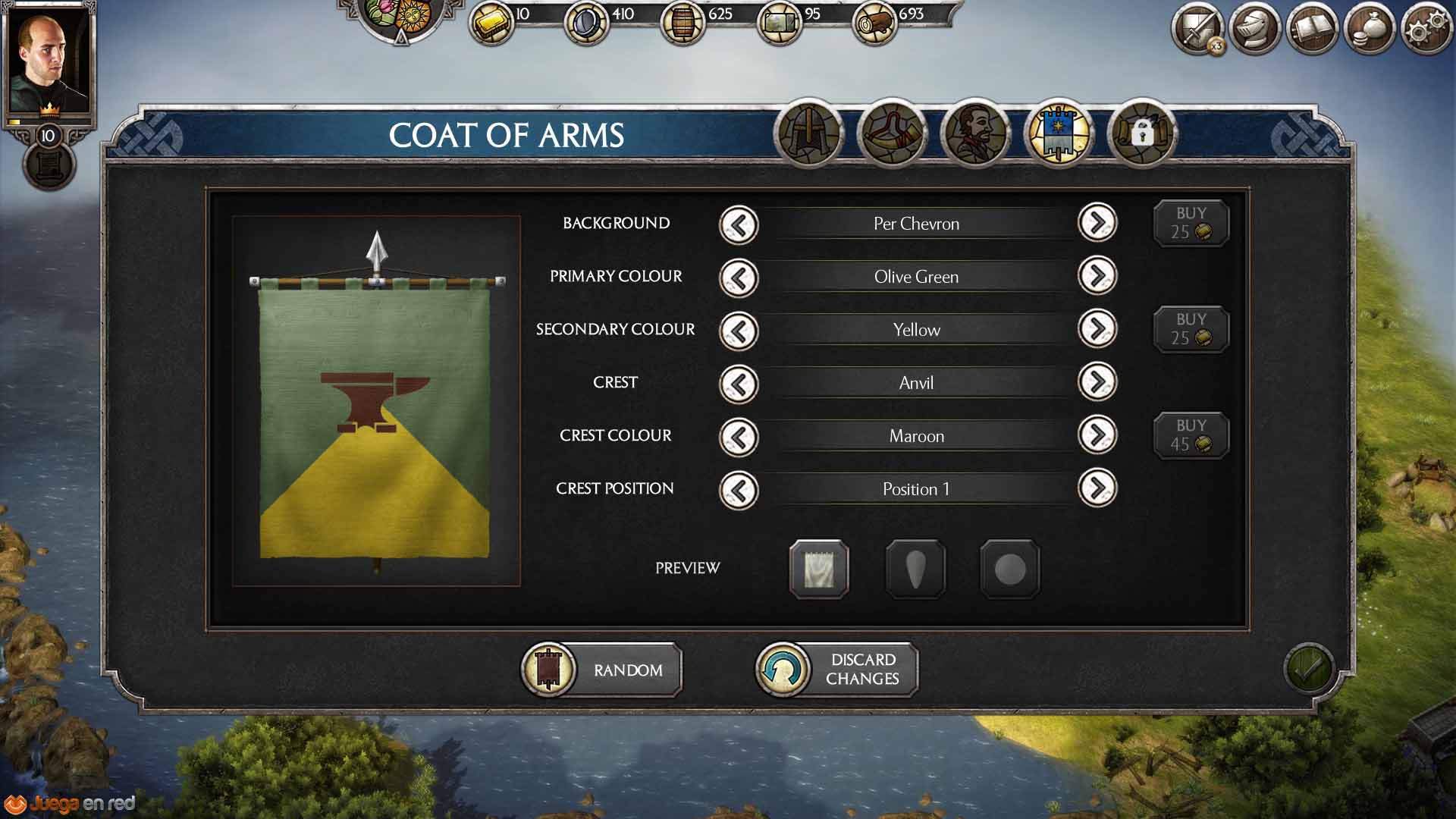
Task: Buy the Crest Colour for 45 coins
Action: 1191,435
